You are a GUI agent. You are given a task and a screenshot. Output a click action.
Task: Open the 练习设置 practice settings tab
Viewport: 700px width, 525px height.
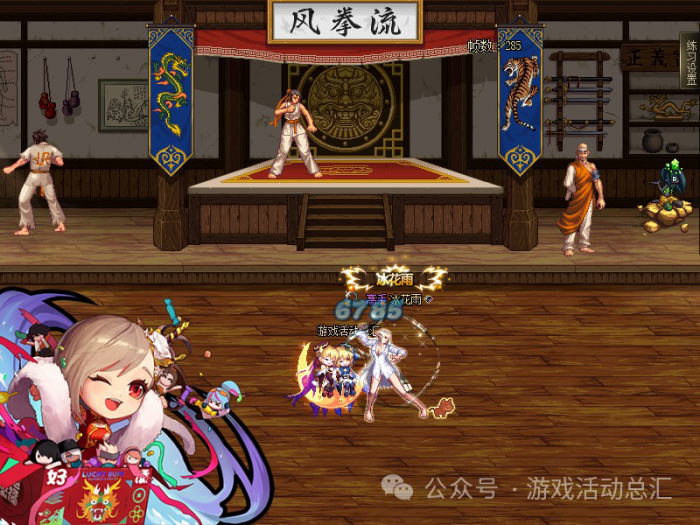point(690,61)
